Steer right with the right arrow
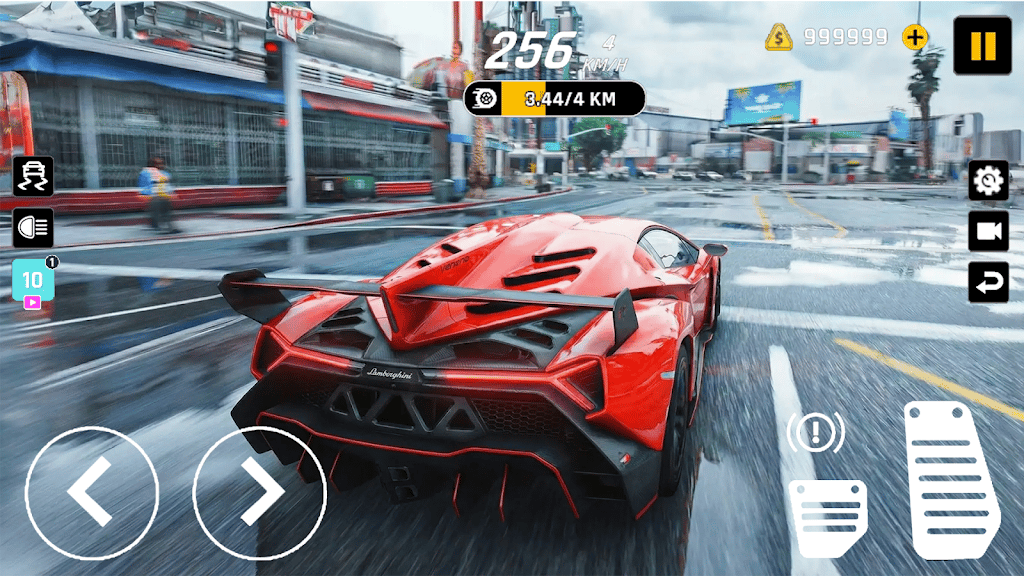The width and height of the screenshot is (1024, 576). pos(259,493)
